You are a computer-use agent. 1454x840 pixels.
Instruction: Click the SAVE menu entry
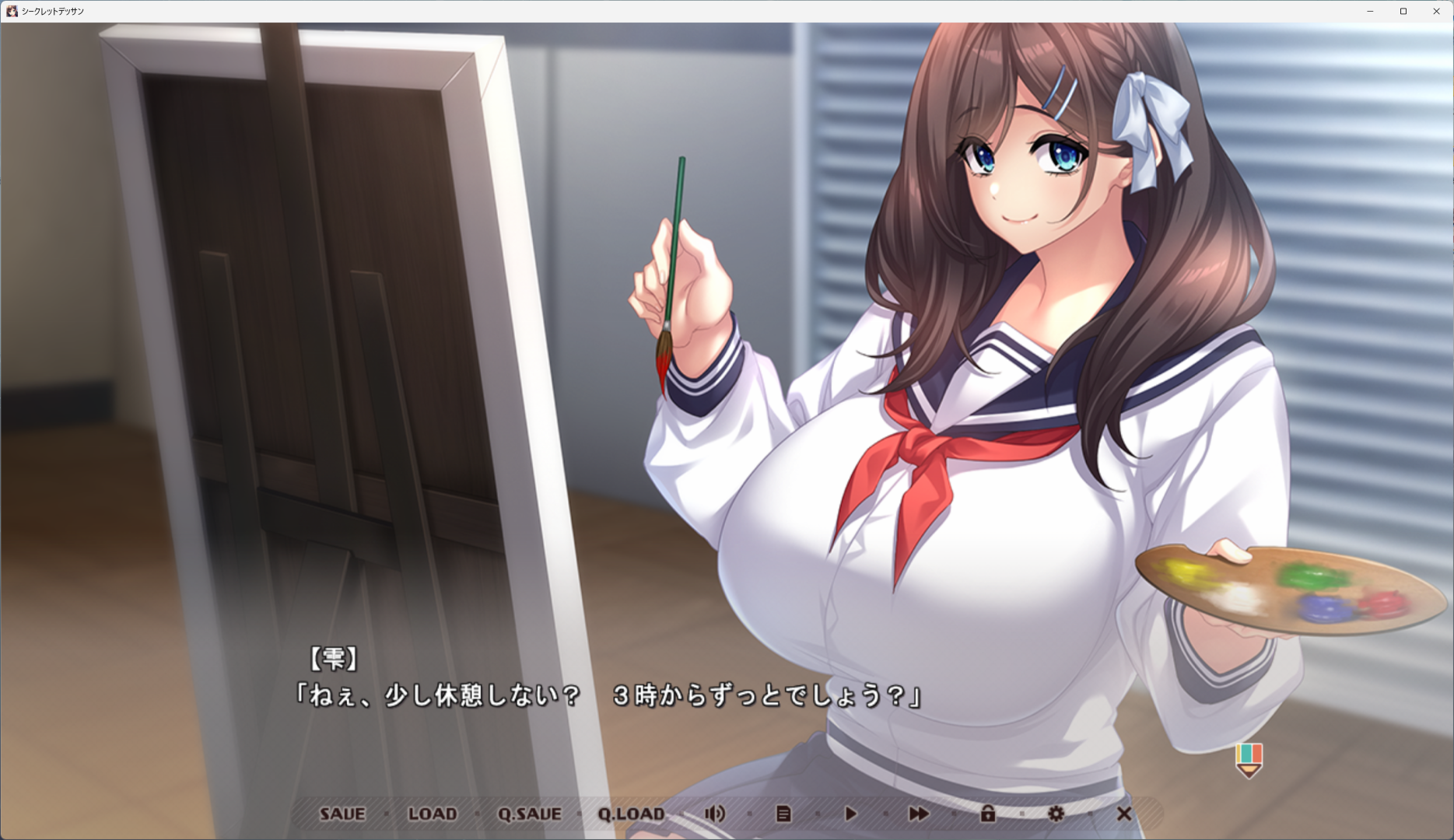tap(342, 814)
